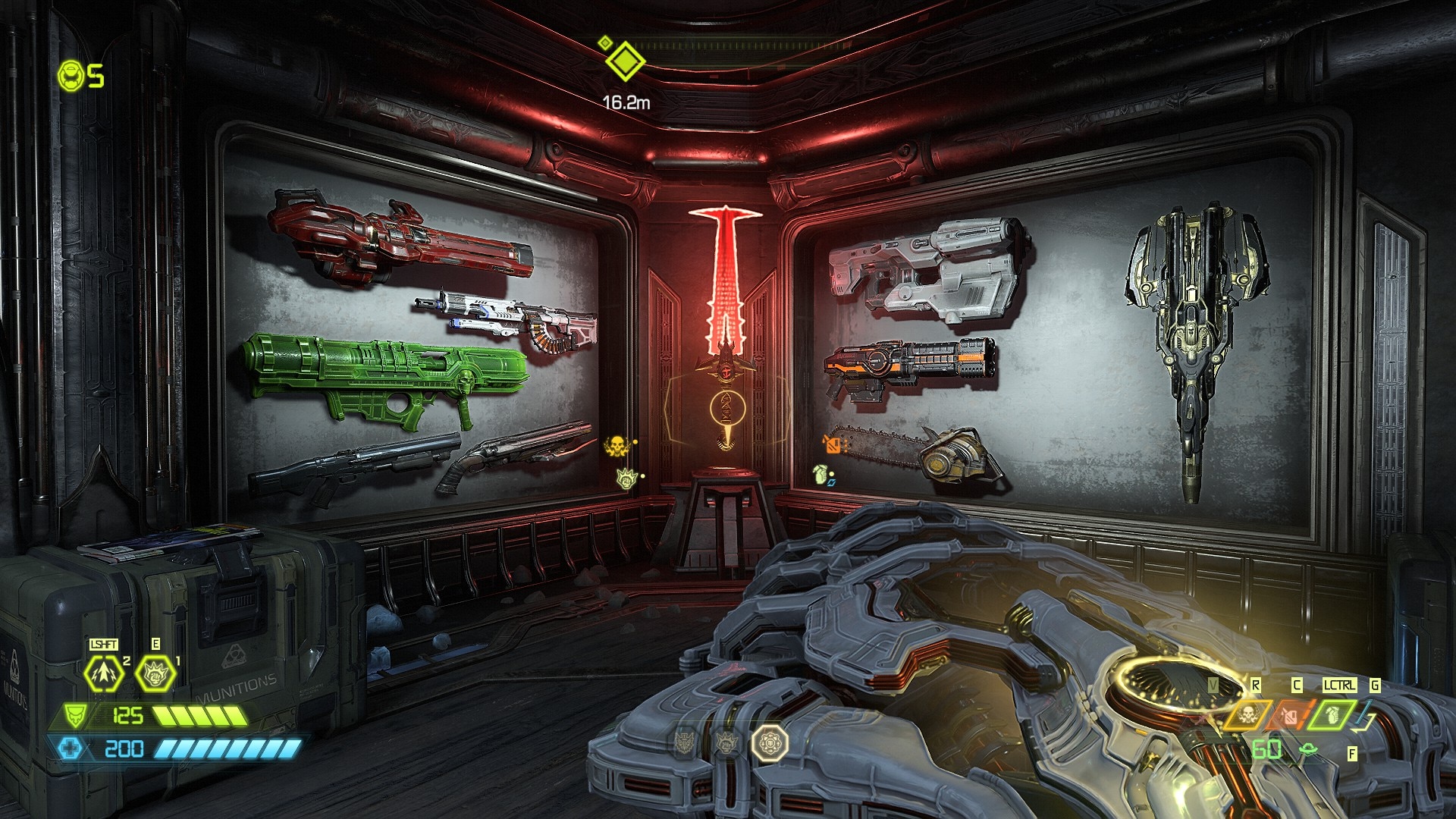The image size is (1456, 819).
Task: Activate the dash arrow ability icon
Action: [103, 673]
